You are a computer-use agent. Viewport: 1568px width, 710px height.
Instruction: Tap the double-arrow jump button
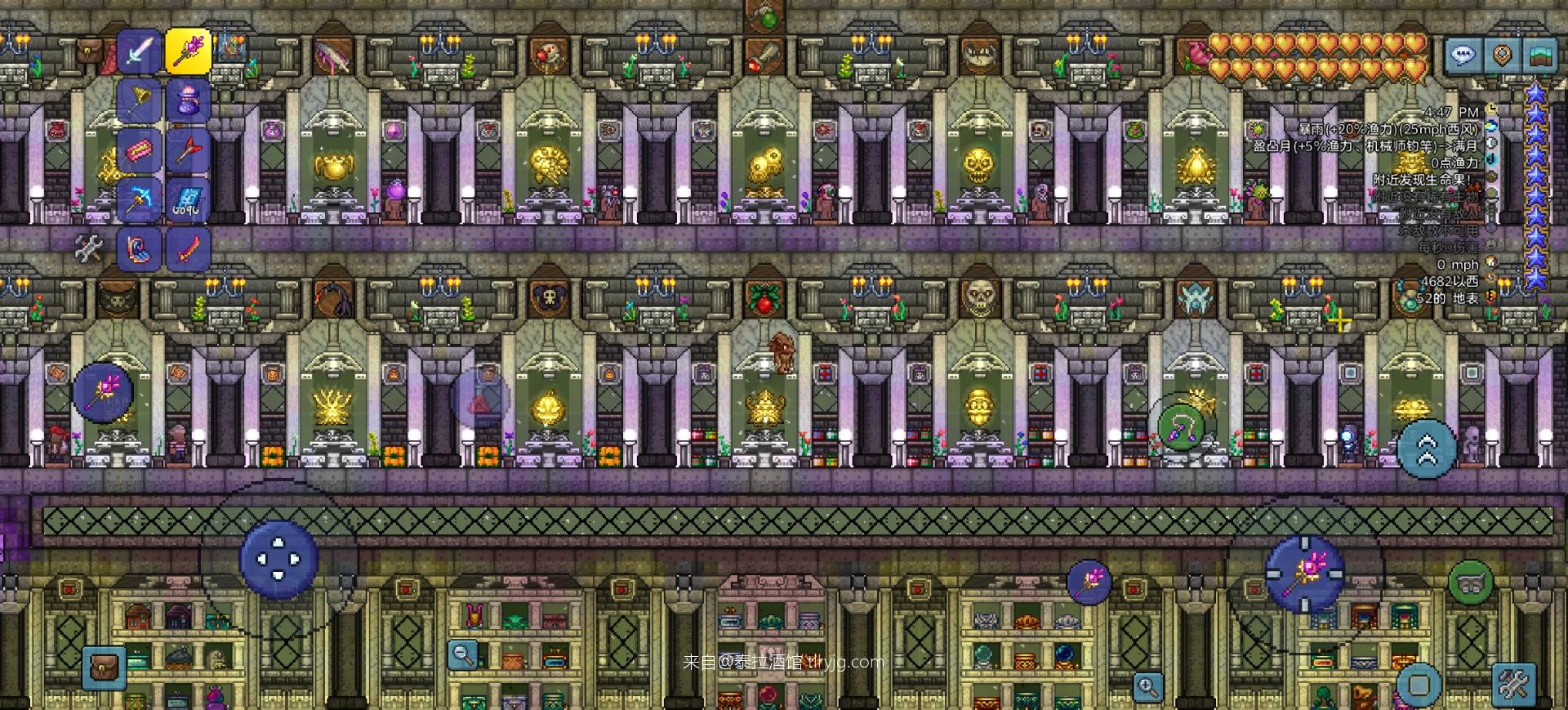click(x=1427, y=449)
